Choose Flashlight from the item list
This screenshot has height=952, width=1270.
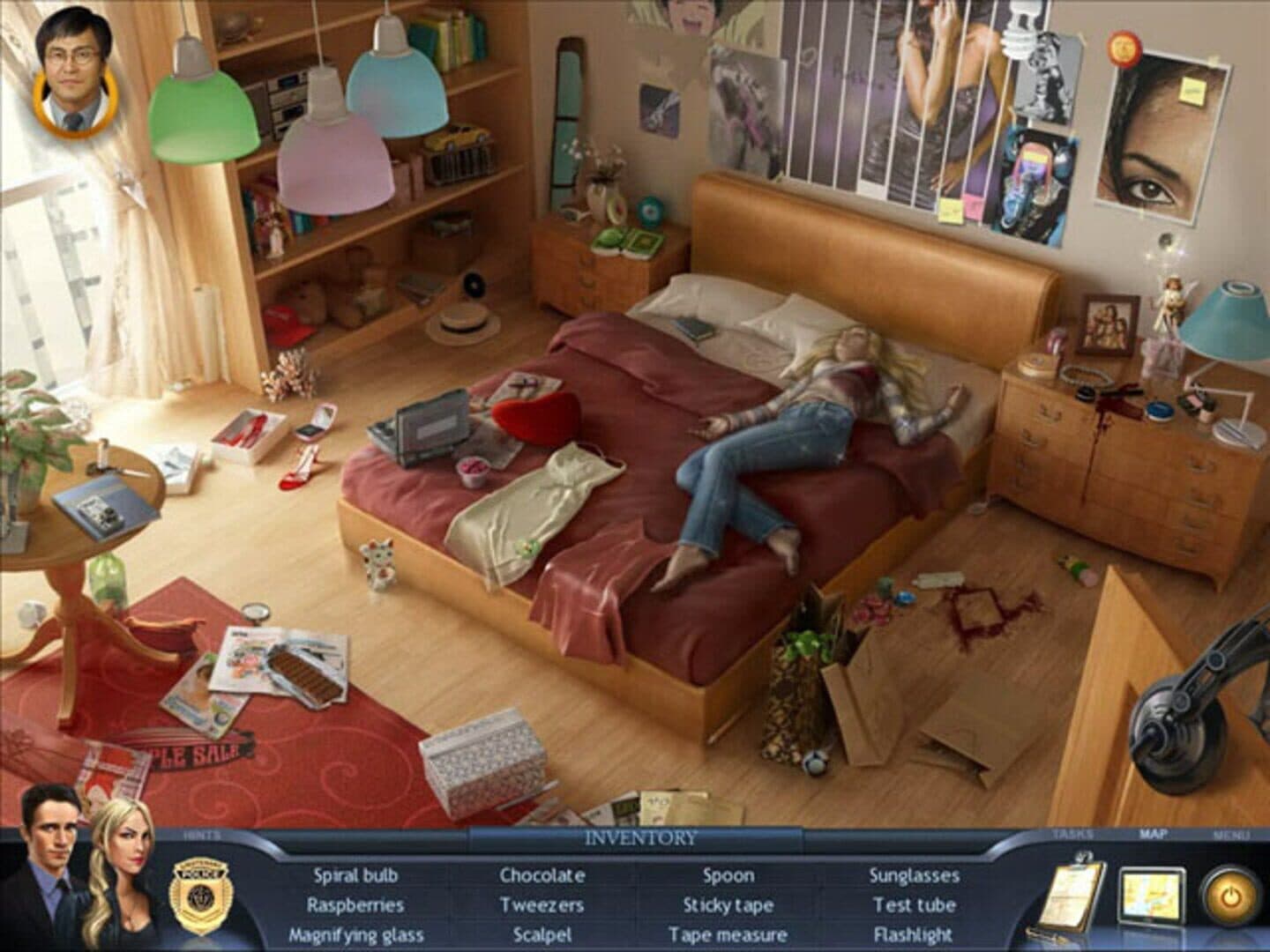[915, 935]
